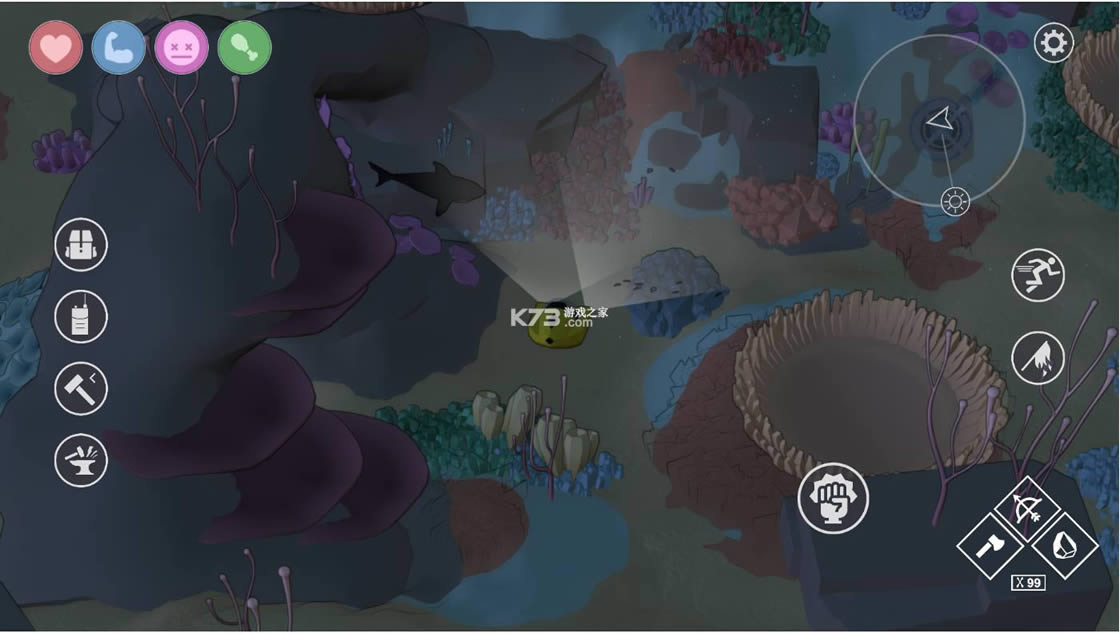Tap the pink face fatigue icon

coord(182,47)
